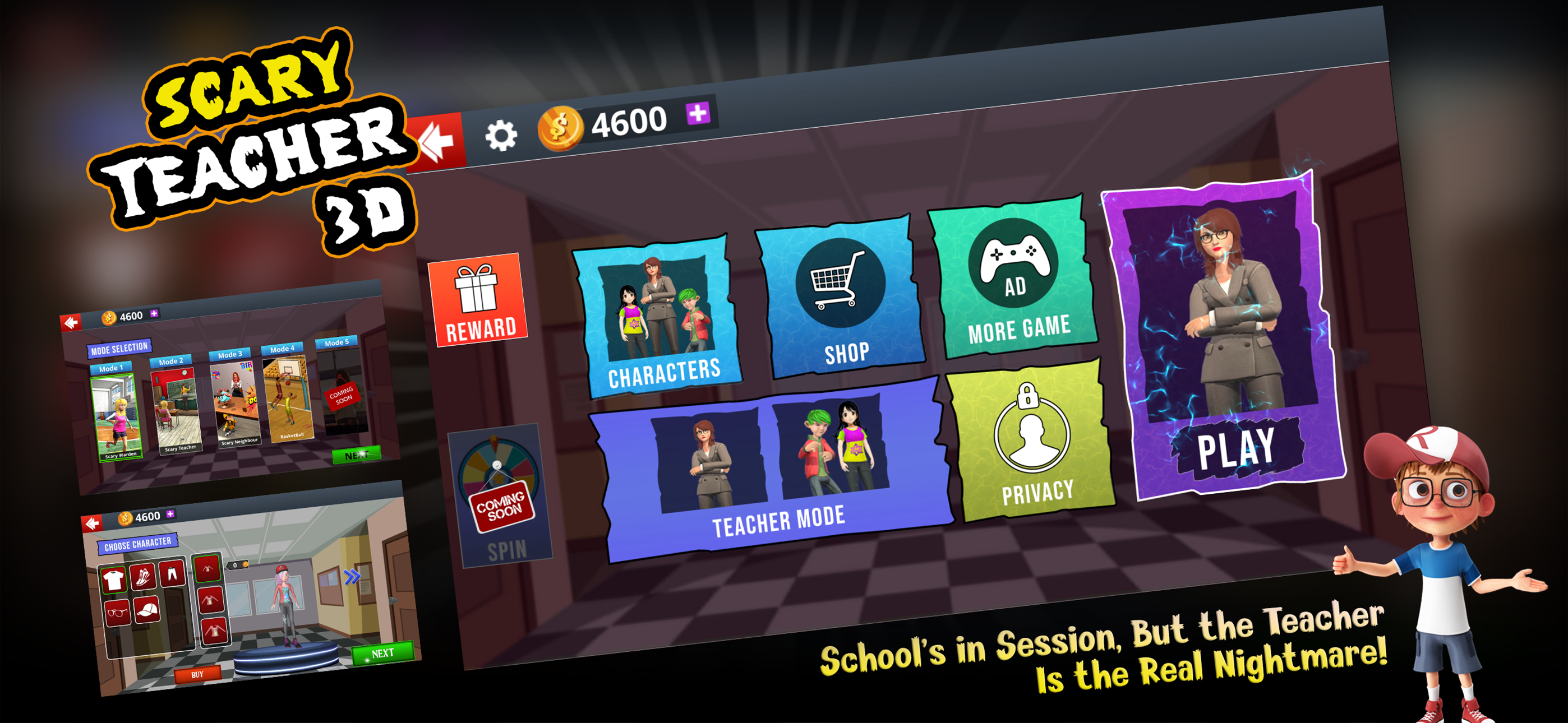Open the shirt customization category icon

click(114, 580)
